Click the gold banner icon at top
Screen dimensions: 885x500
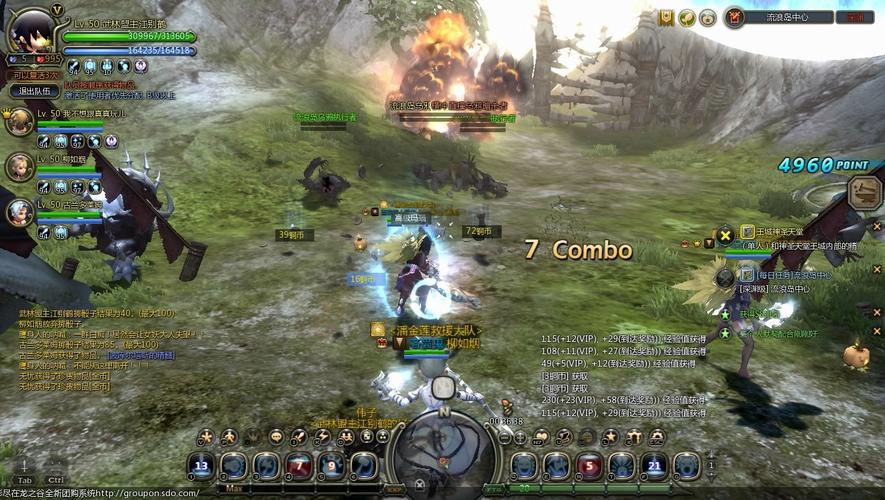tap(666, 17)
